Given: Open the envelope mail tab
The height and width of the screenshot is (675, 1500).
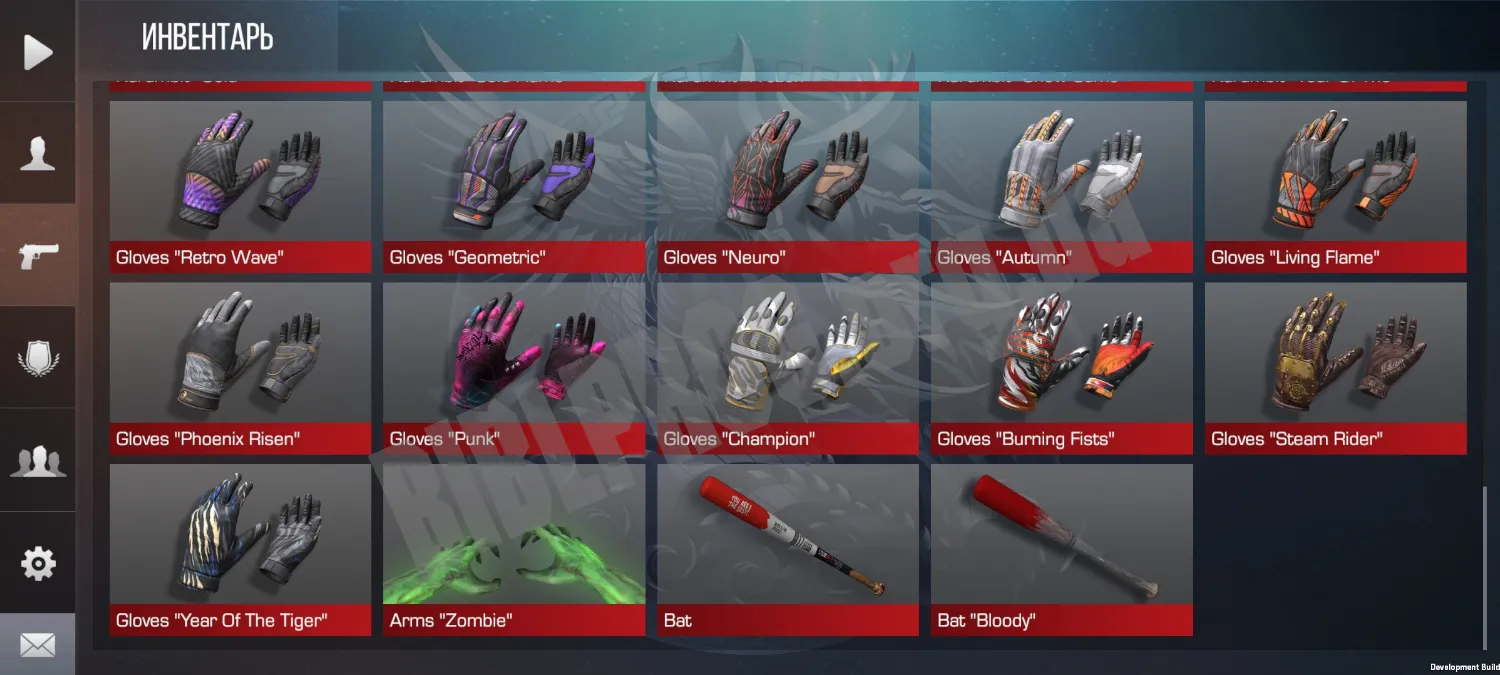Looking at the screenshot, I should coord(37,645).
